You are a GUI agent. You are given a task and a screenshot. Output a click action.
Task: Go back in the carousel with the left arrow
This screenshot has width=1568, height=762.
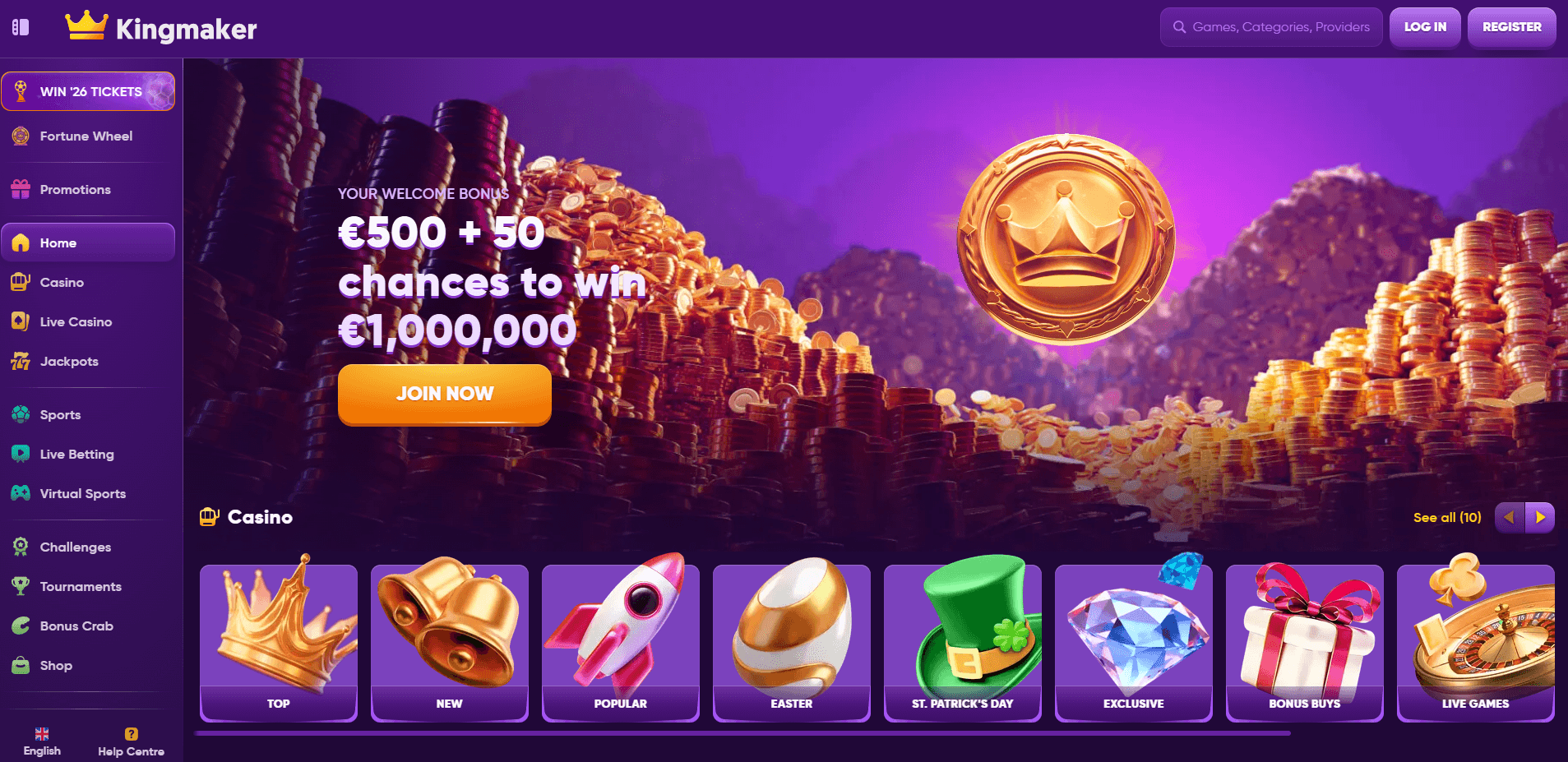tap(1509, 517)
